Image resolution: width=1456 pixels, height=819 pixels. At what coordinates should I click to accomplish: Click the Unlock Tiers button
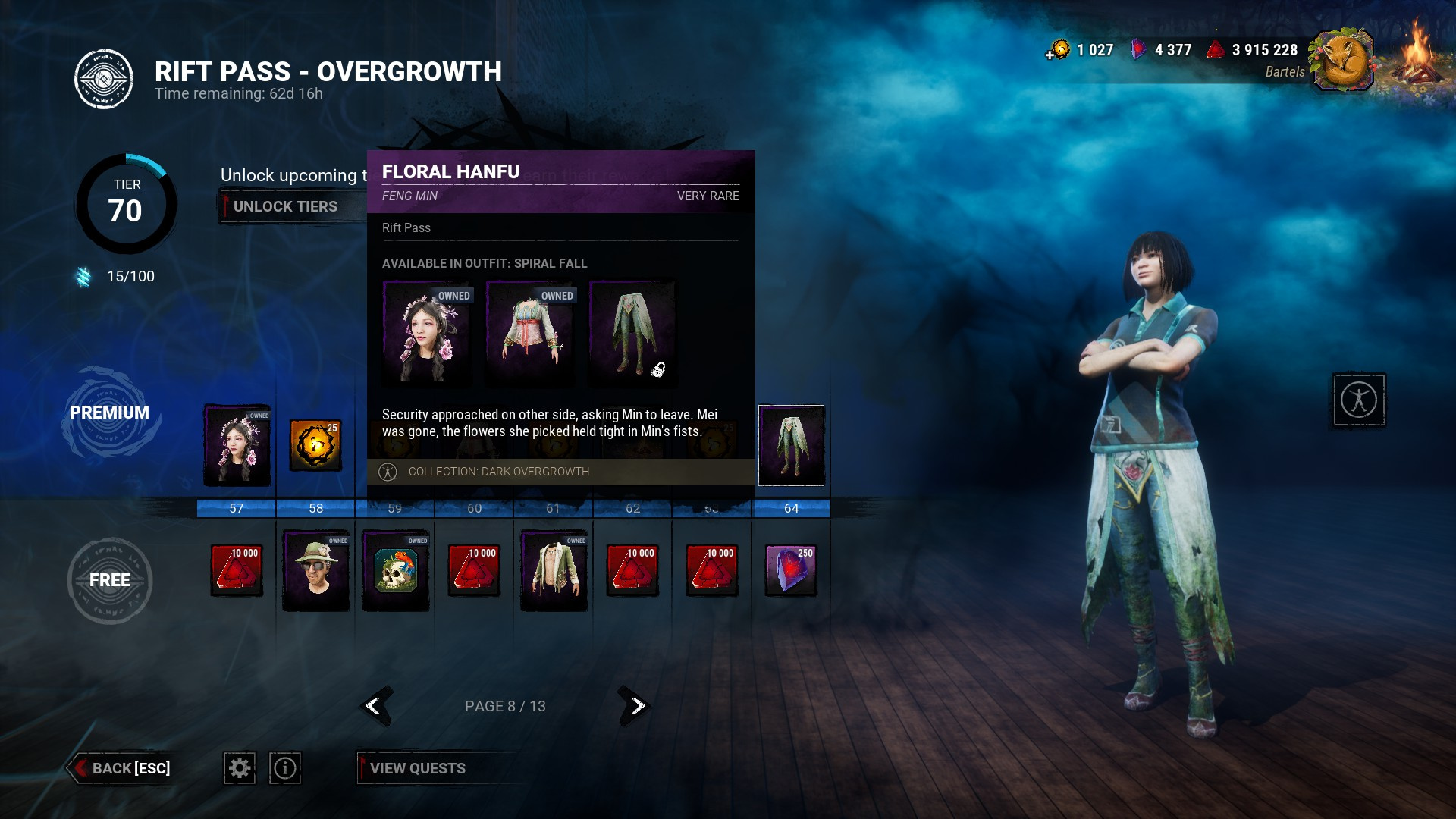(x=285, y=206)
